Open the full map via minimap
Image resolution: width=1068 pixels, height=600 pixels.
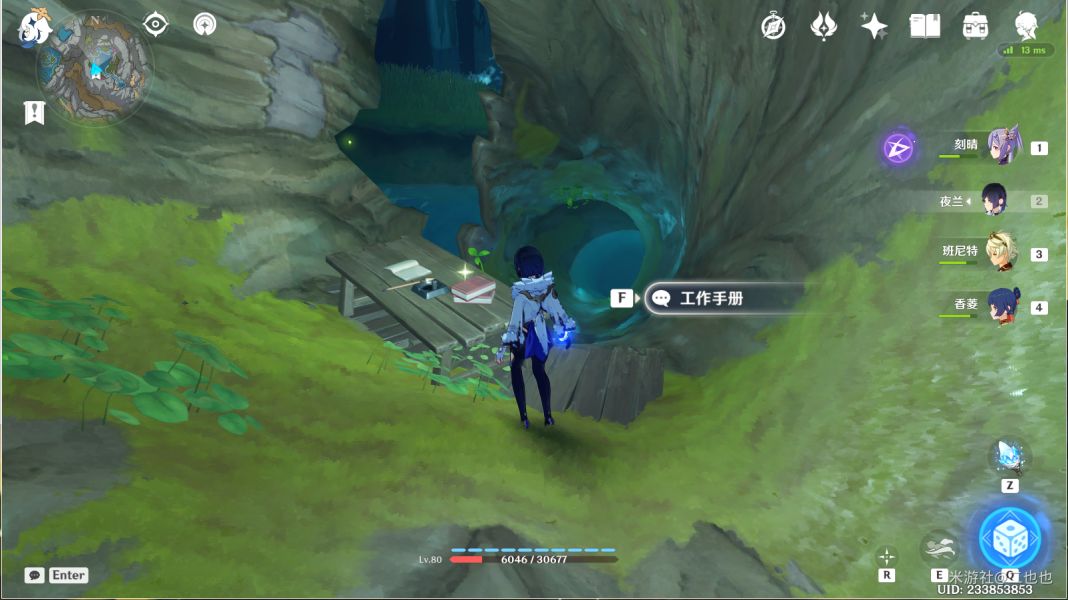pos(94,67)
